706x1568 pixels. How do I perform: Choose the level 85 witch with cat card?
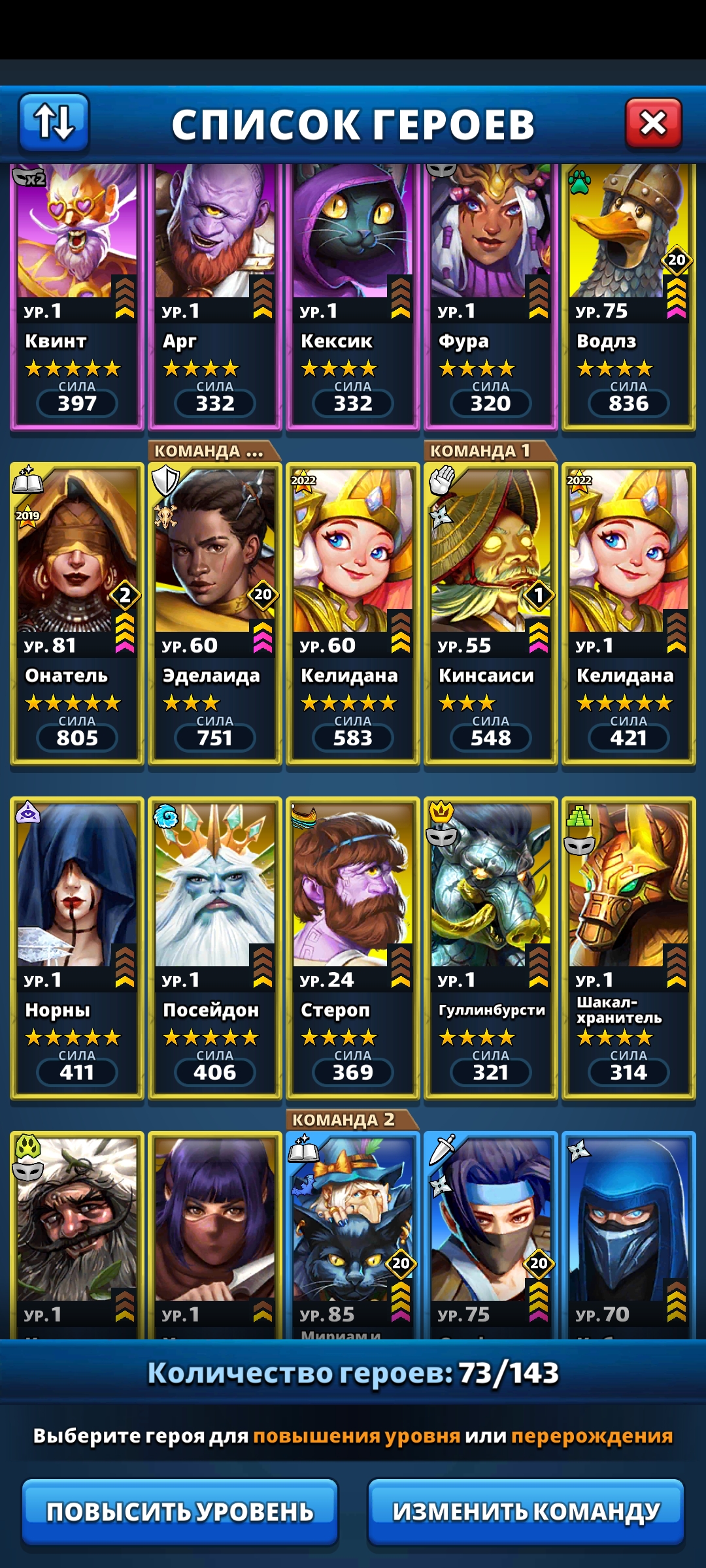(x=353, y=1235)
